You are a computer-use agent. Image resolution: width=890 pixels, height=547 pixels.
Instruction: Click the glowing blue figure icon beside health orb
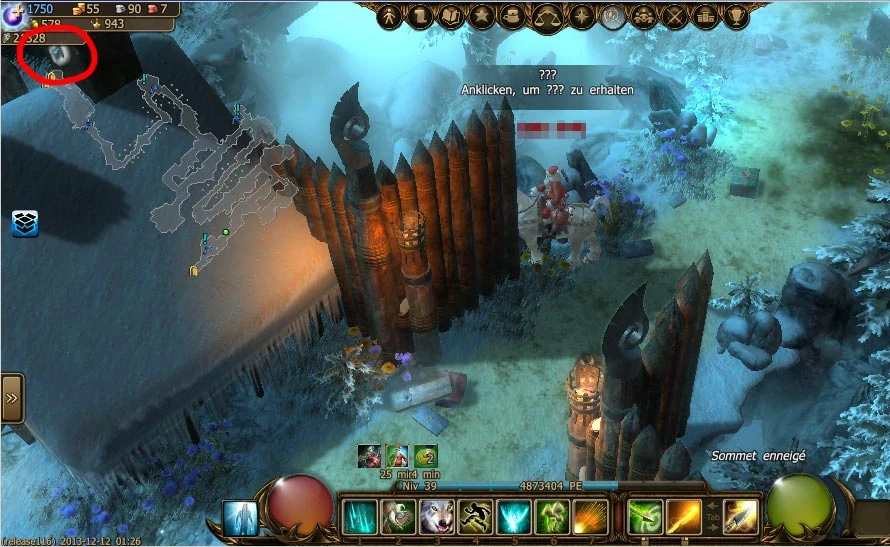(240, 518)
